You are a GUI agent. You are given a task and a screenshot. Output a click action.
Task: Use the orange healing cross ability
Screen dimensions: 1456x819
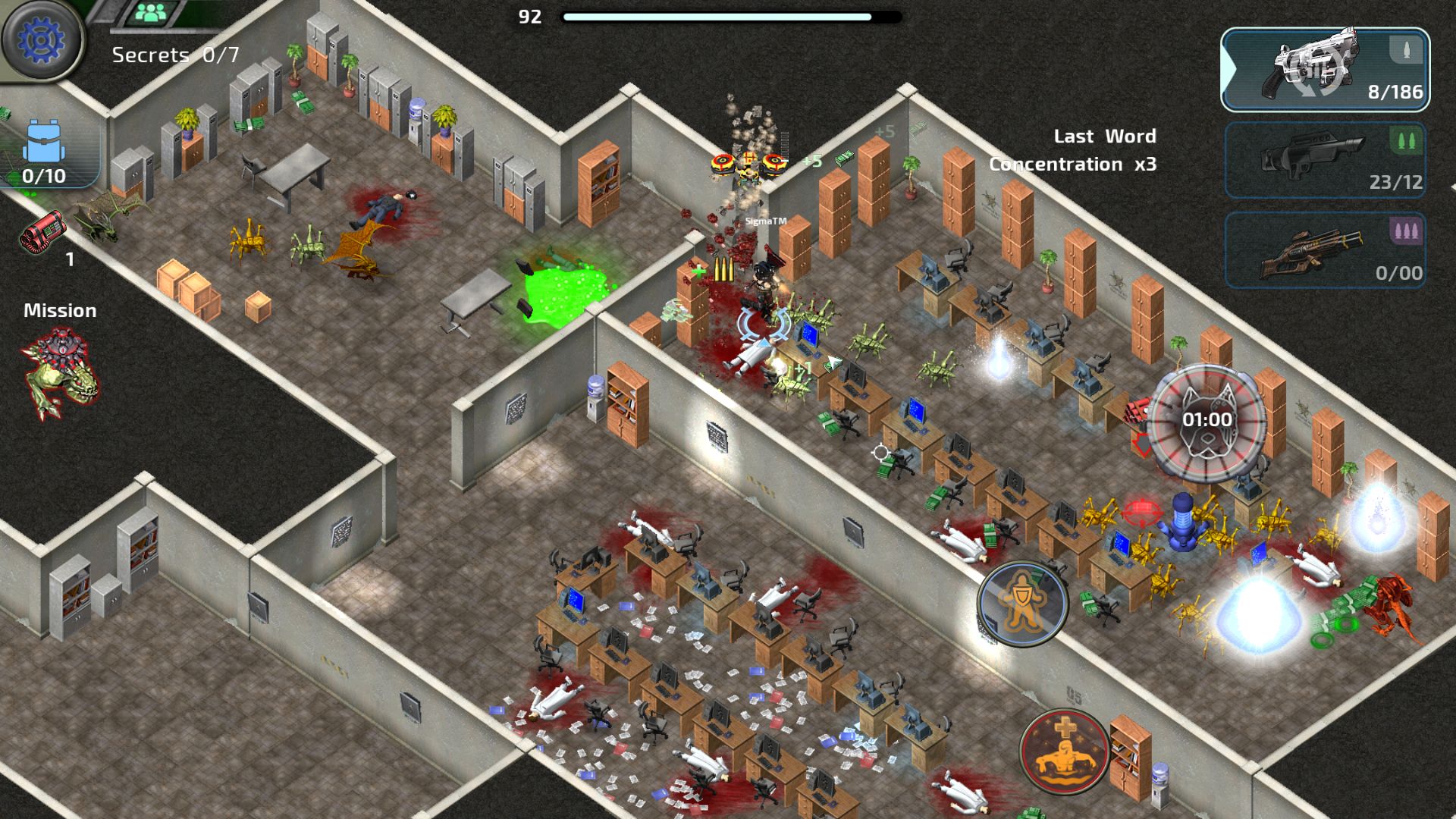coord(1065,752)
